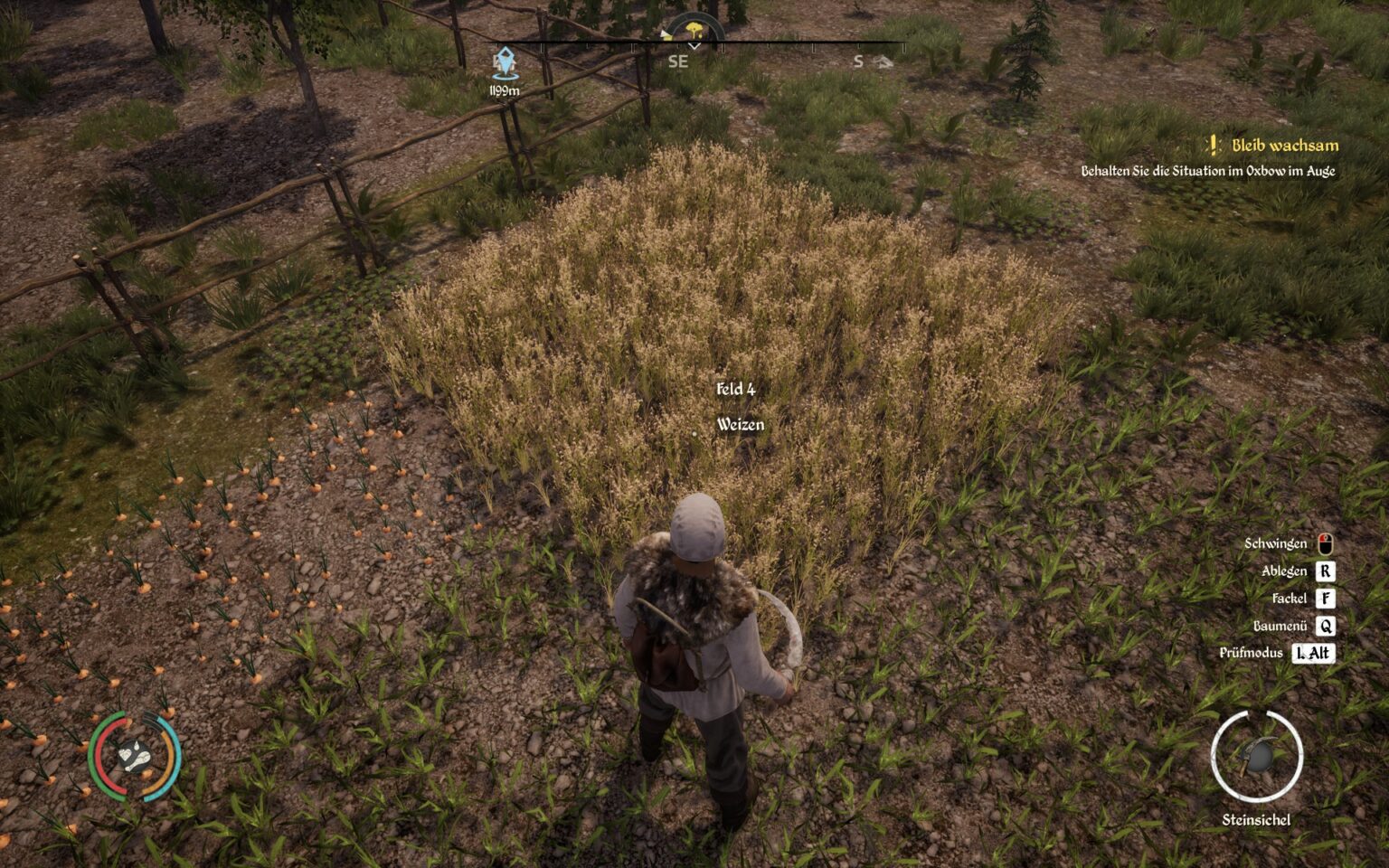Open the Bleib wachsam quest tracker

coord(1284,146)
